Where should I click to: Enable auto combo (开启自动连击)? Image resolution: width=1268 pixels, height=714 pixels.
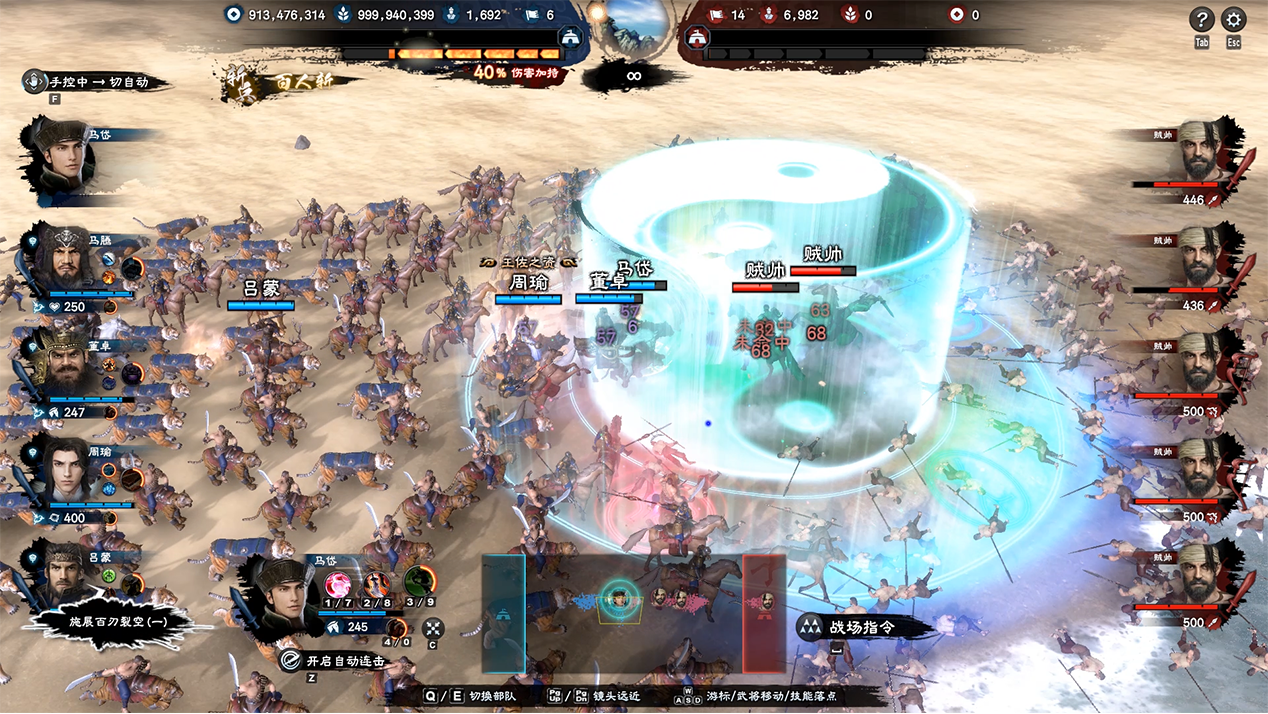coord(330,661)
